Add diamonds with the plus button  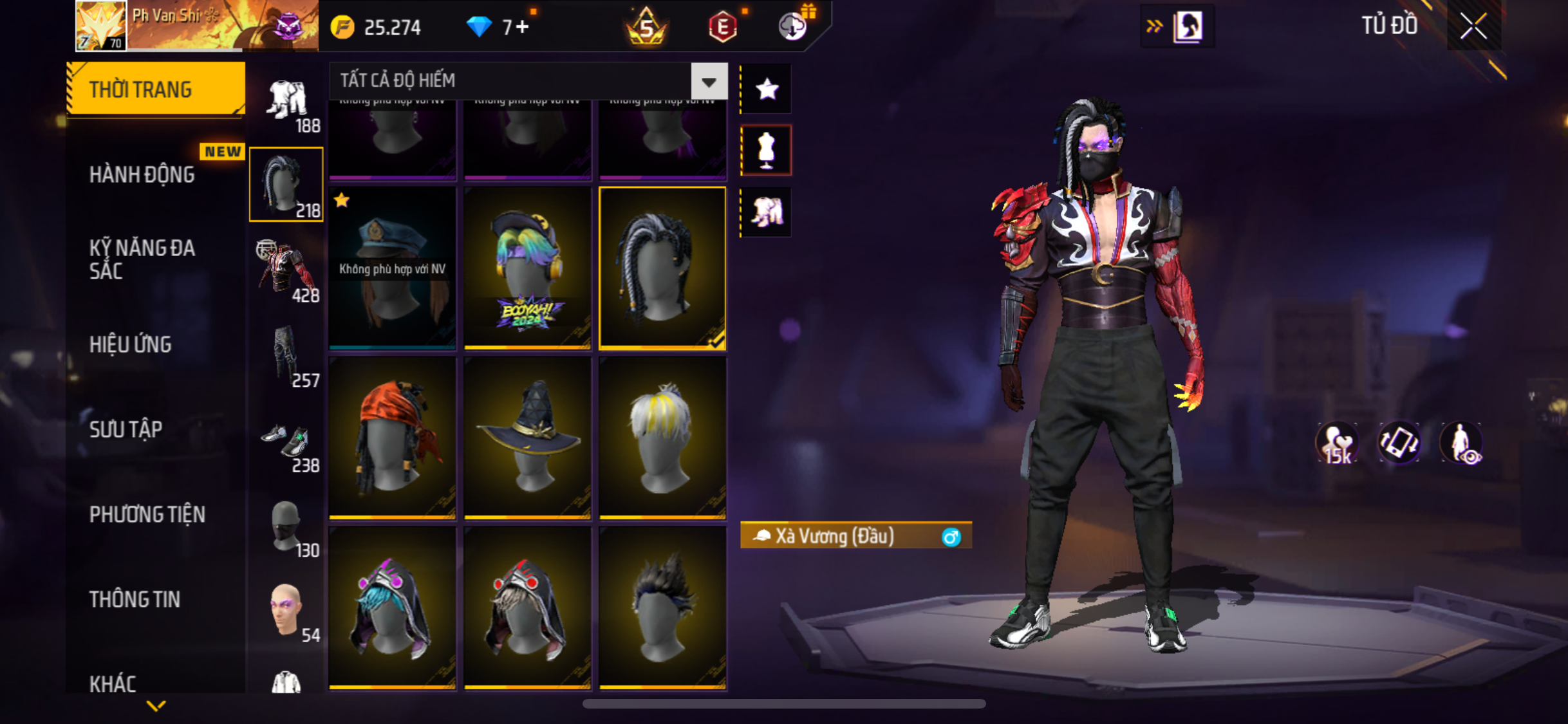pos(522,27)
